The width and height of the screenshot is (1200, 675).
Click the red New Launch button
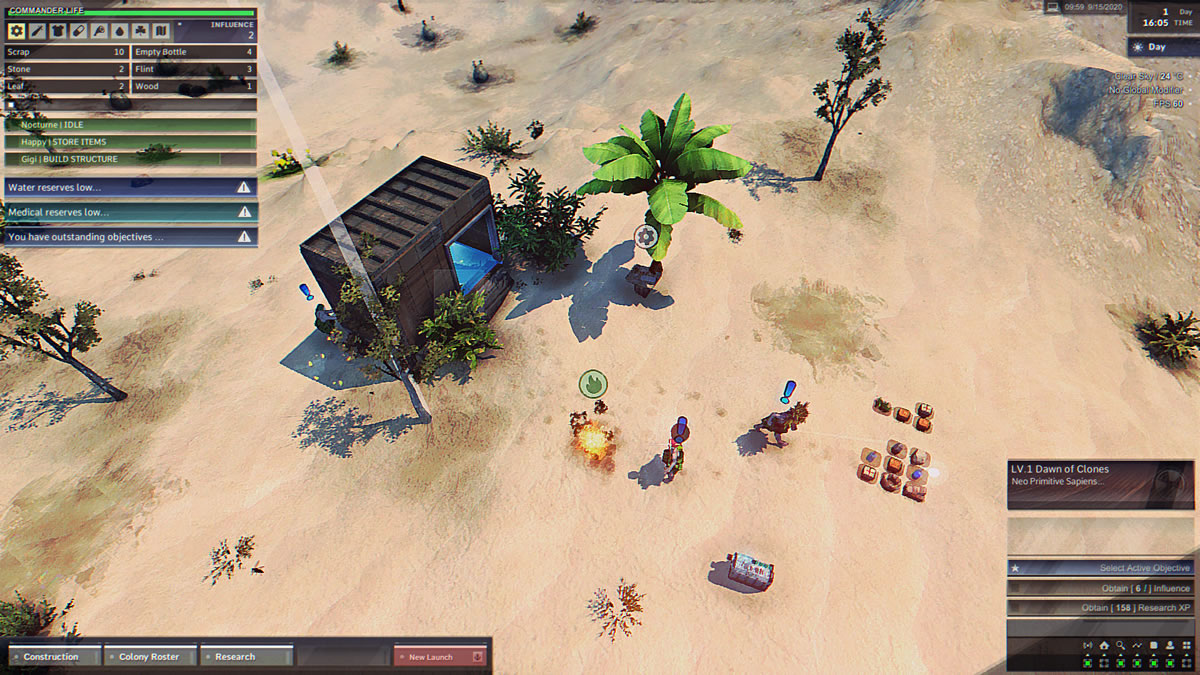click(x=439, y=657)
